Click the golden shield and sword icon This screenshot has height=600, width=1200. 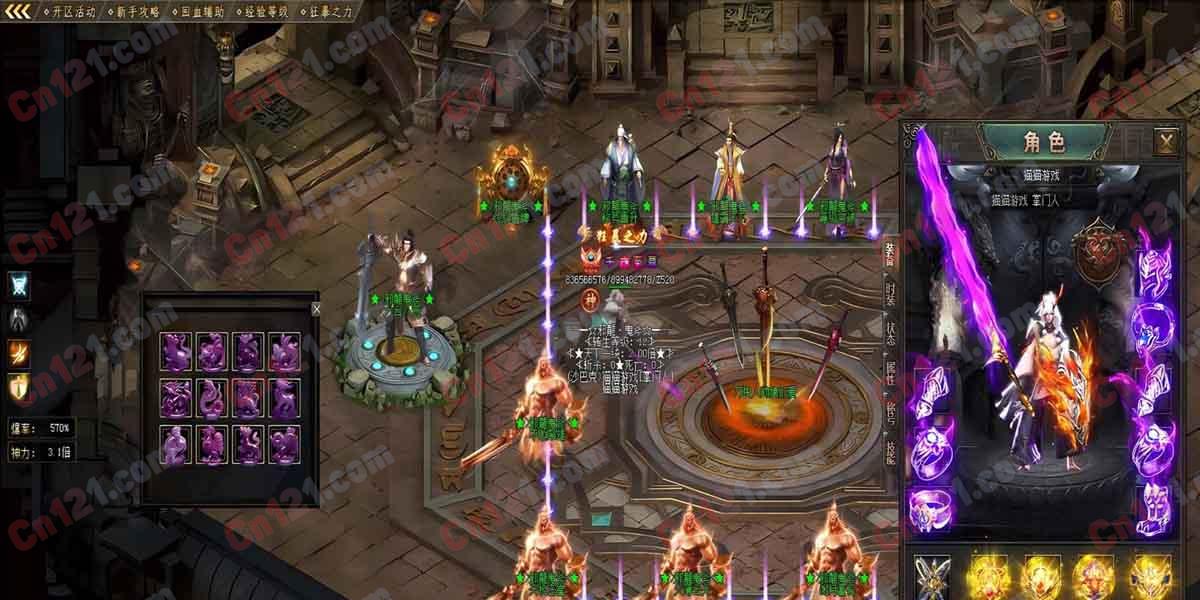(x=19, y=386)
